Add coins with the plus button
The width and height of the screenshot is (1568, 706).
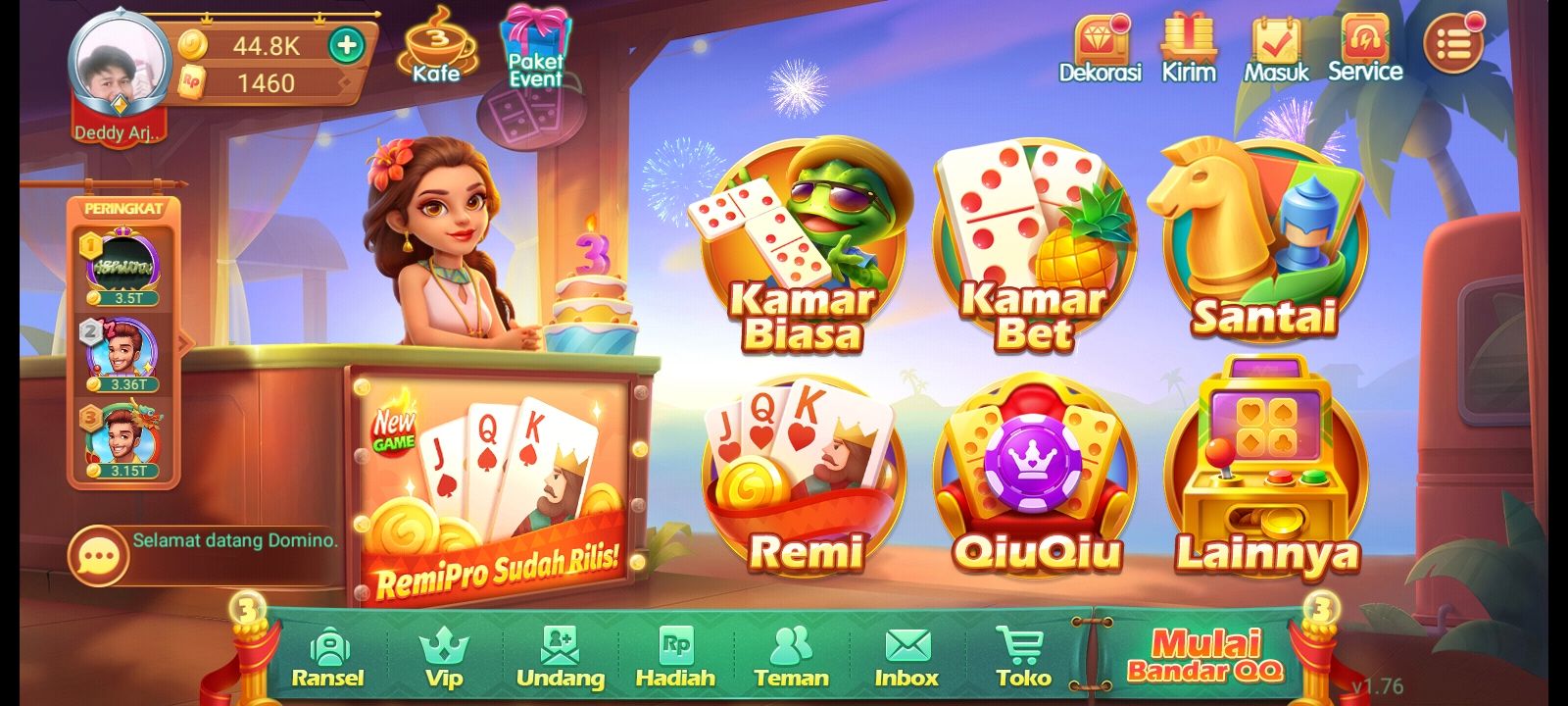click(345, 43)
